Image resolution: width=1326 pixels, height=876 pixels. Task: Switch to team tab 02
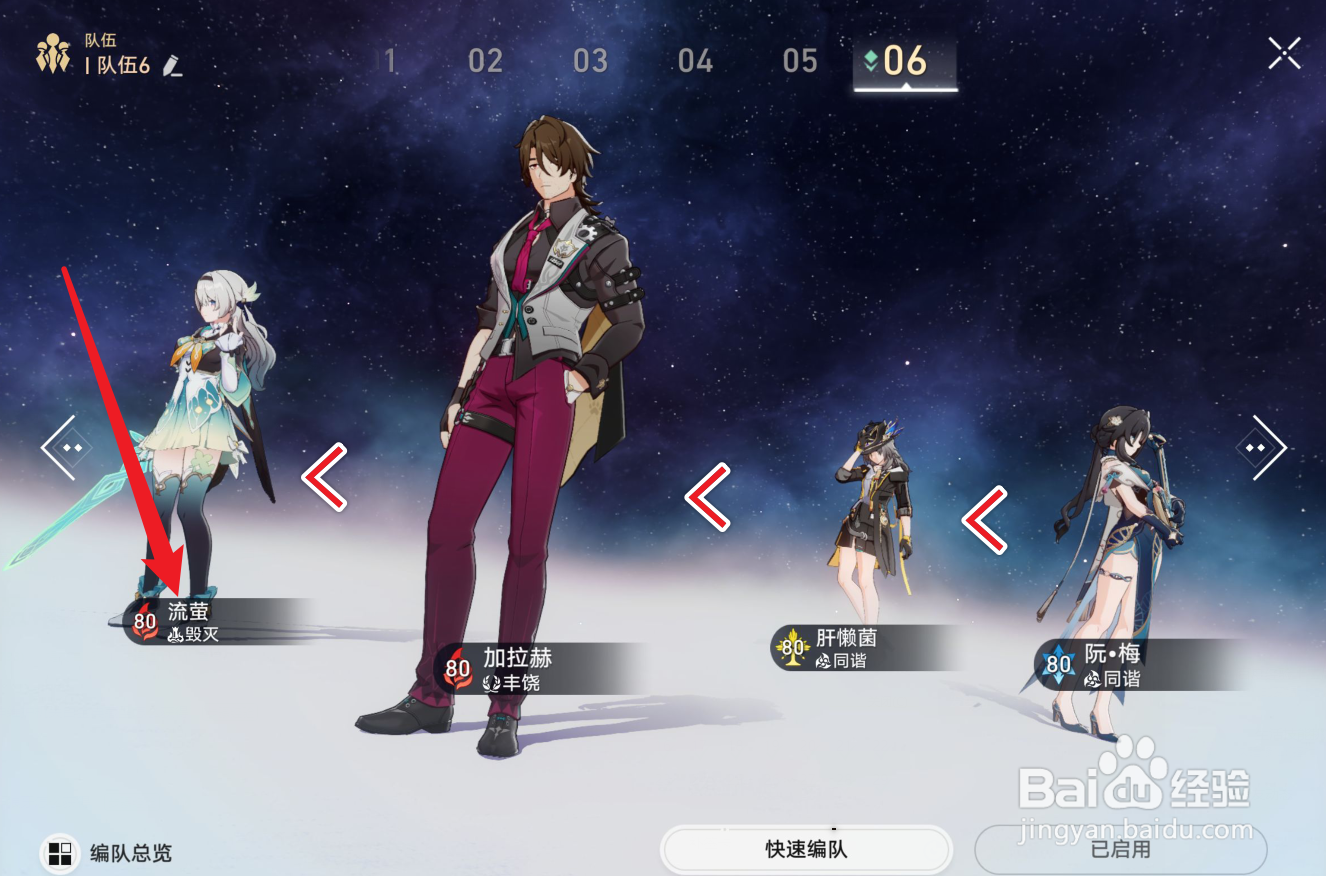point(485,61)
